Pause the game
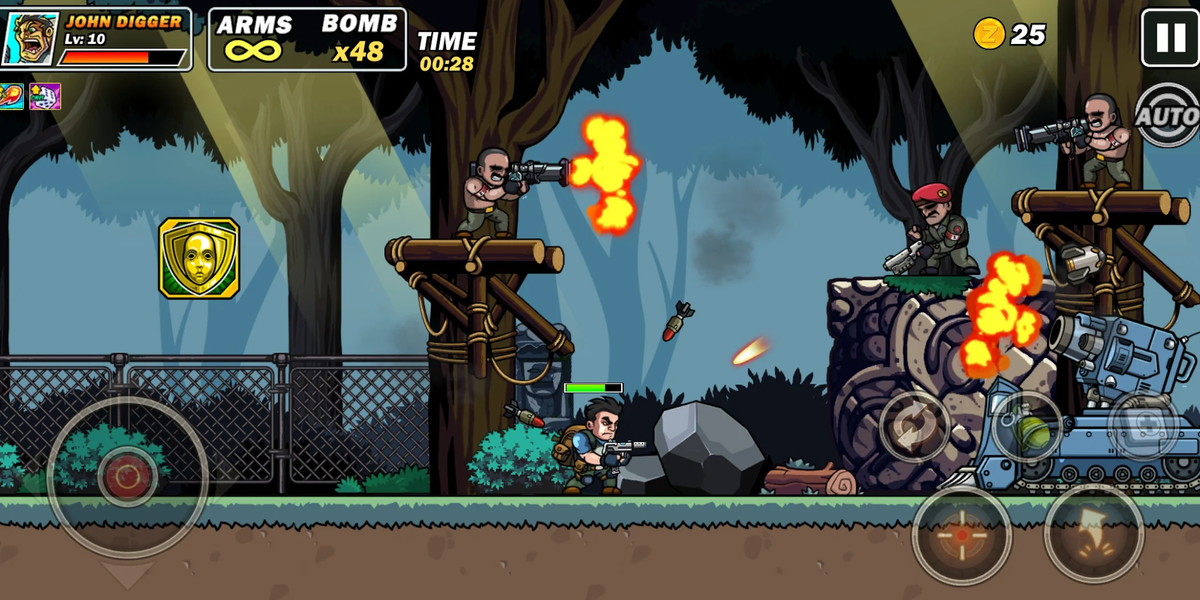 pyautogui.click(x=1169, y=37)
